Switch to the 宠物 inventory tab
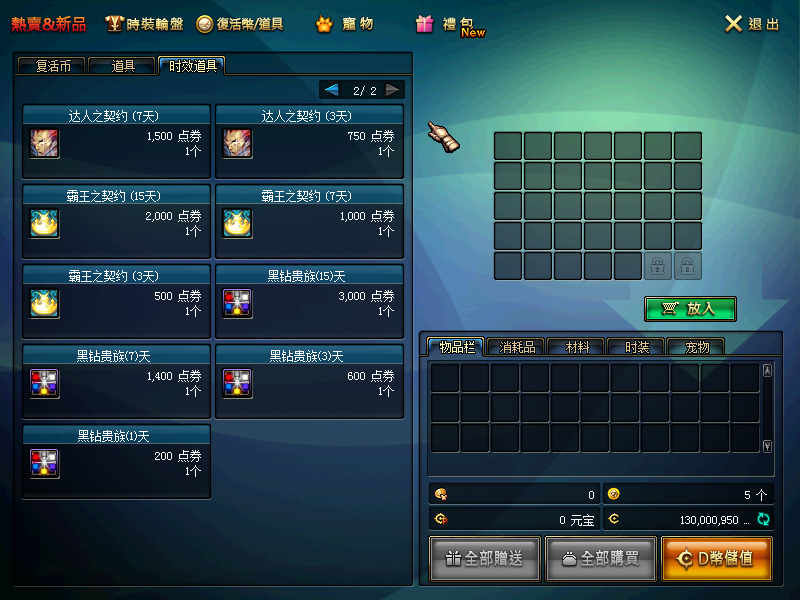Viewport: 800px width, 600px height. click(x=695, y=347)
